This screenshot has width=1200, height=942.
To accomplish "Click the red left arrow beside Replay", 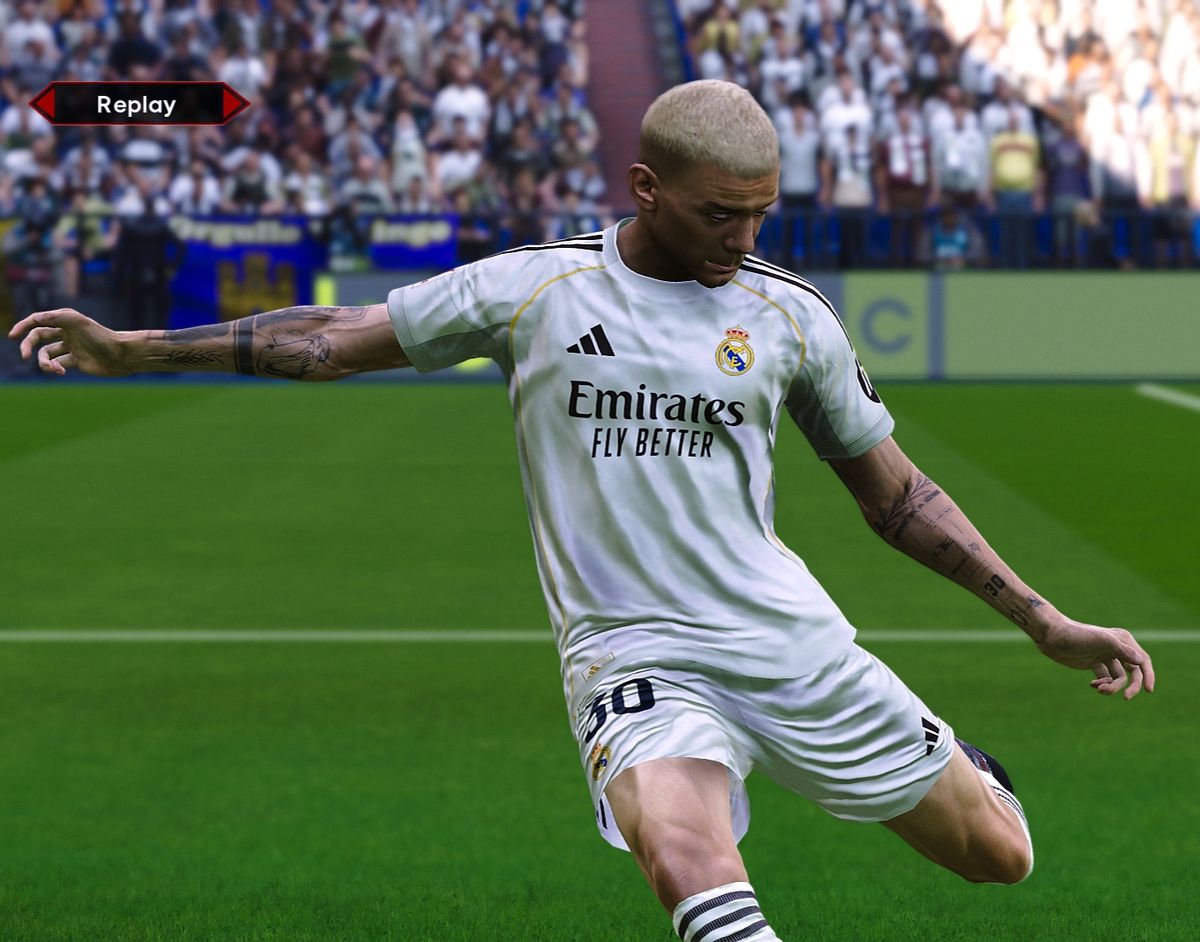I will click(43, 104).
